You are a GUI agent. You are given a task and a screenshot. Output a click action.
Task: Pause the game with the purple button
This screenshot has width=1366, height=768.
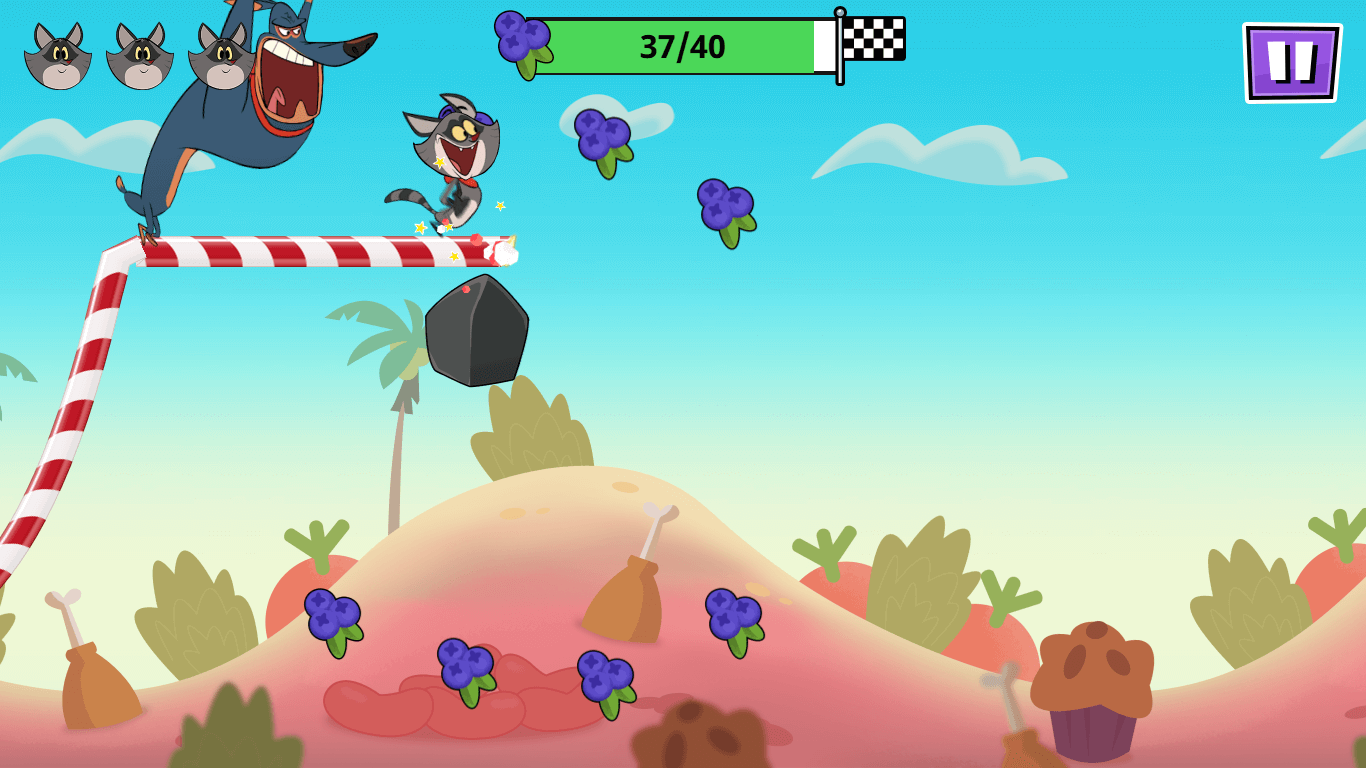tap(1291, 62)
